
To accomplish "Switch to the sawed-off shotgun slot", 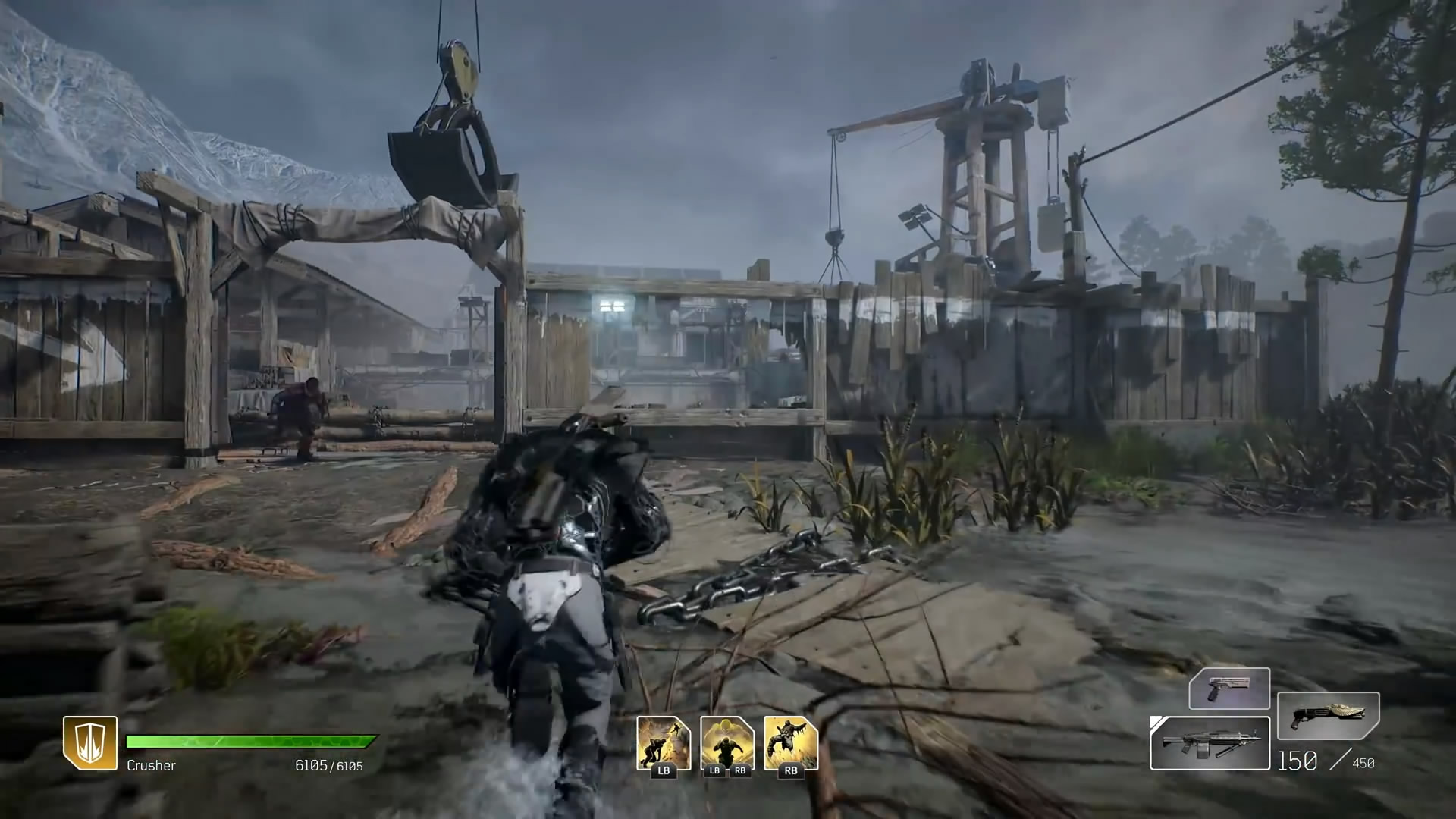I will click(1328, 716).
